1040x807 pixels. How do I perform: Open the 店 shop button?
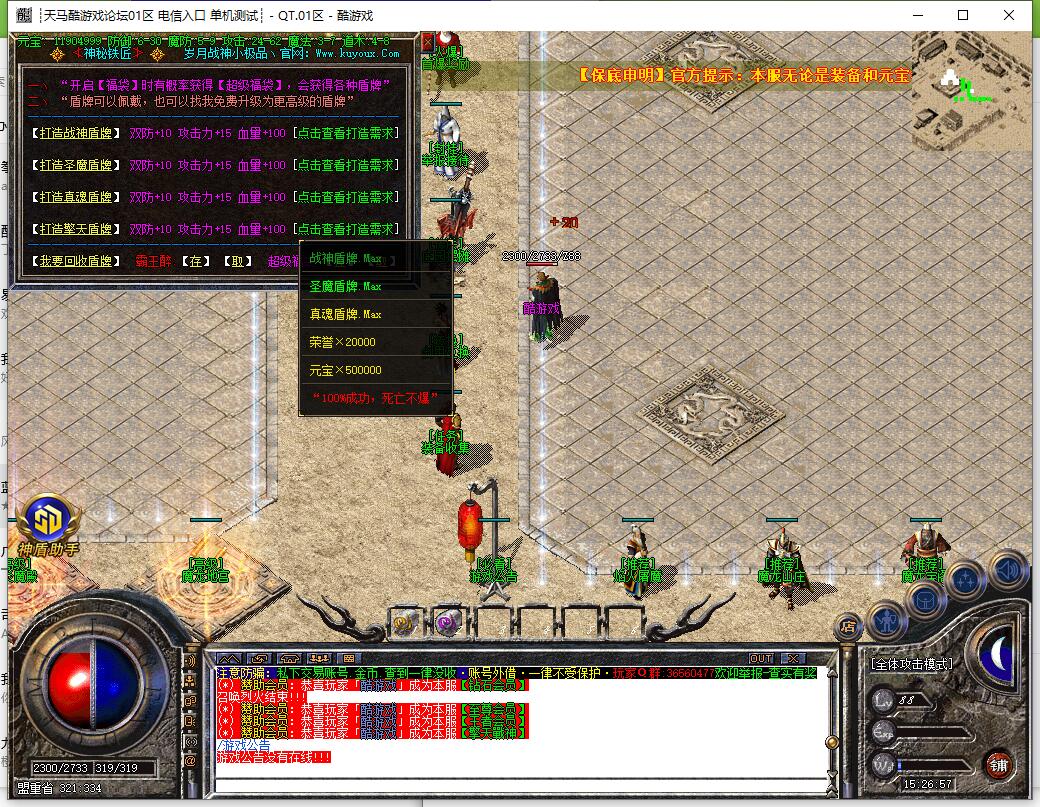tap(847, 627)
